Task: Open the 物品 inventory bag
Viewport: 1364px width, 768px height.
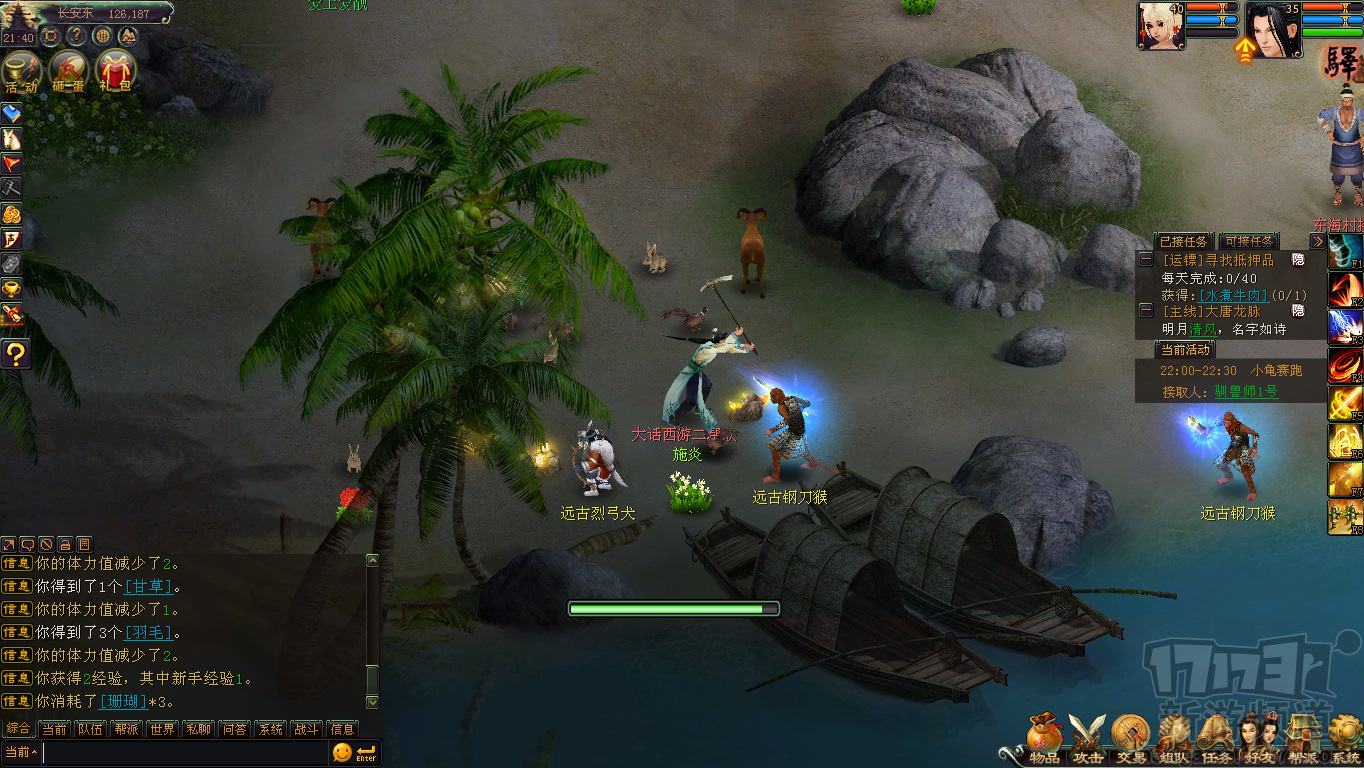Action: point(1042,737)
